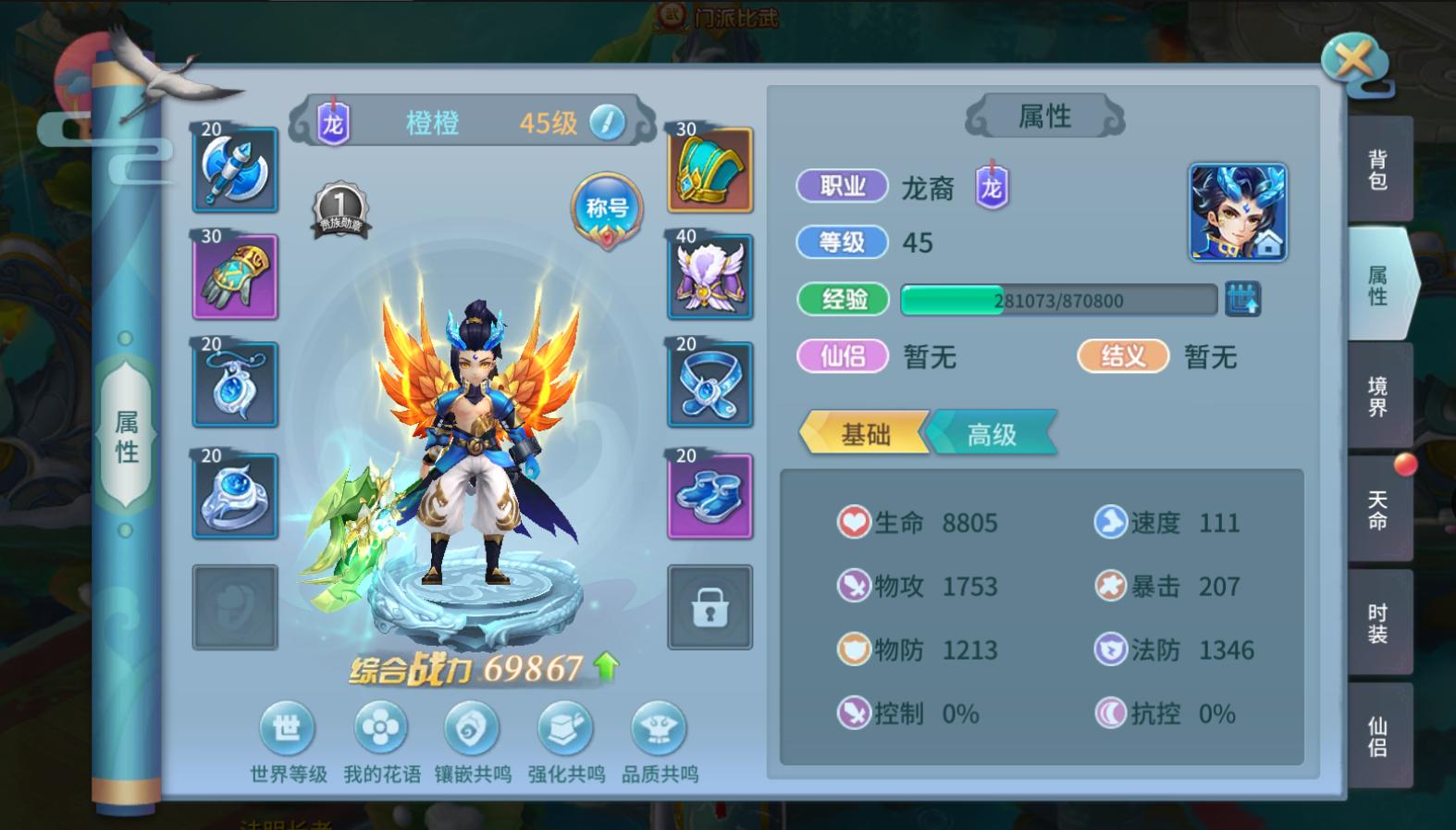This screenshot has height=830, width=1456.
Task: Click the locked equipment slot
Action: 709,606
